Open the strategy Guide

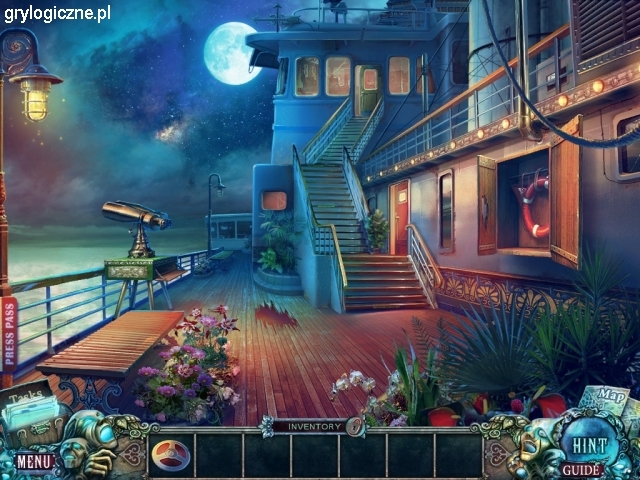pos(581,469)
